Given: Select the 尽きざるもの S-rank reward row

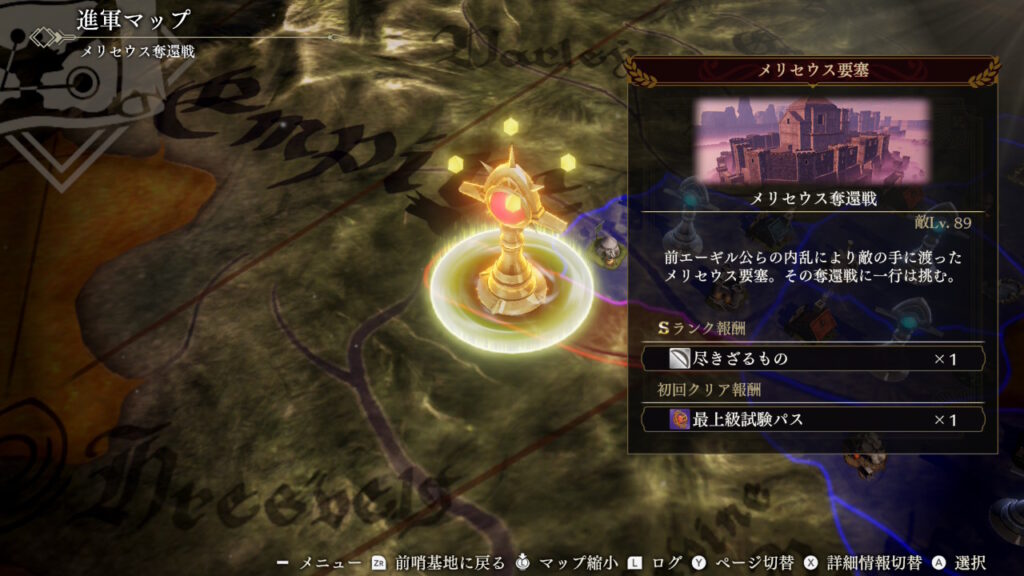Looking at the screenshot, I should [812, 359].
